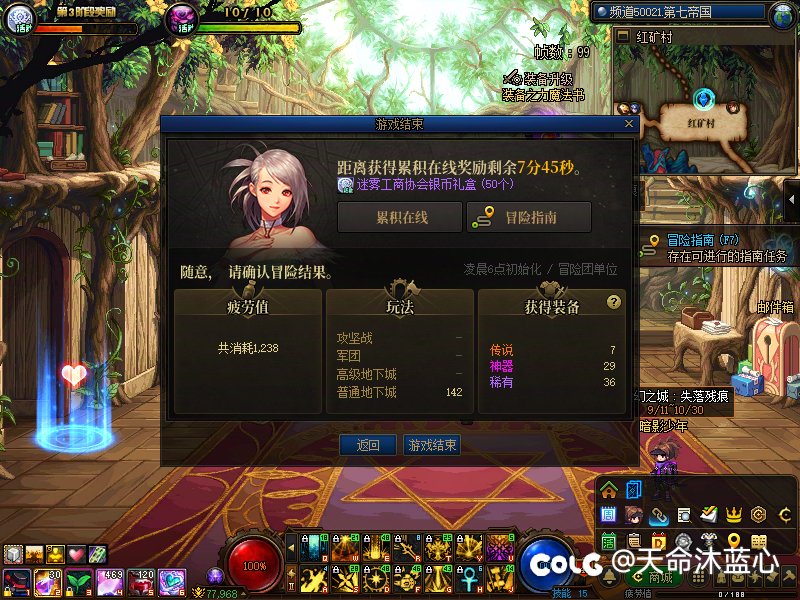Viewport: 800px width, 600px height.
Task: Click the green house icon in menu panel
Action: coord(609,490)
